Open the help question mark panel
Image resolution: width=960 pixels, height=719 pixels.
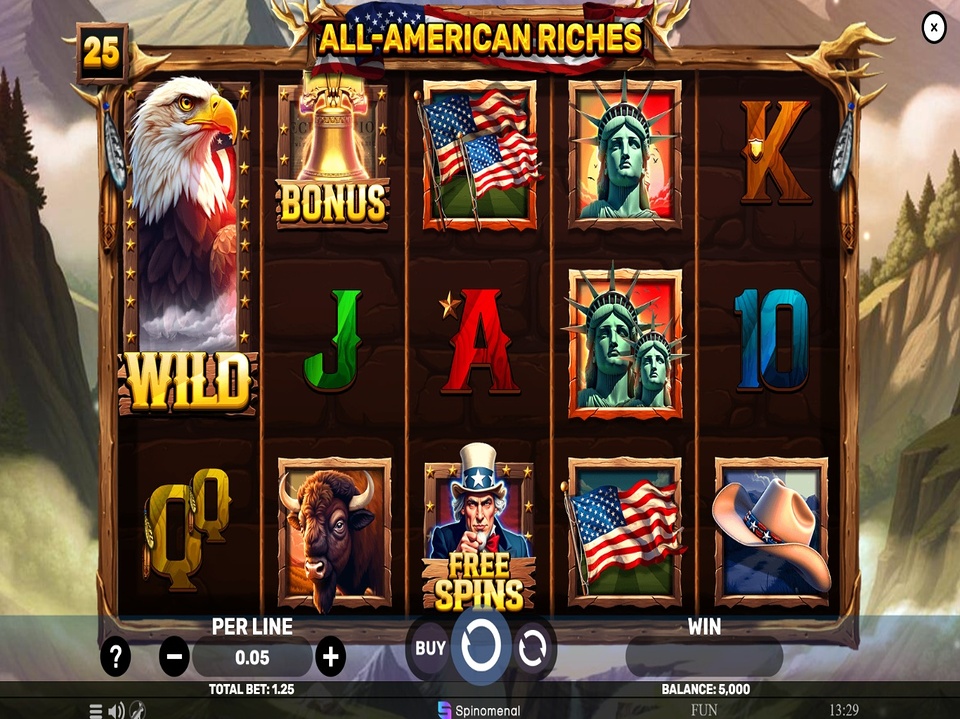(x=116, y=657)
